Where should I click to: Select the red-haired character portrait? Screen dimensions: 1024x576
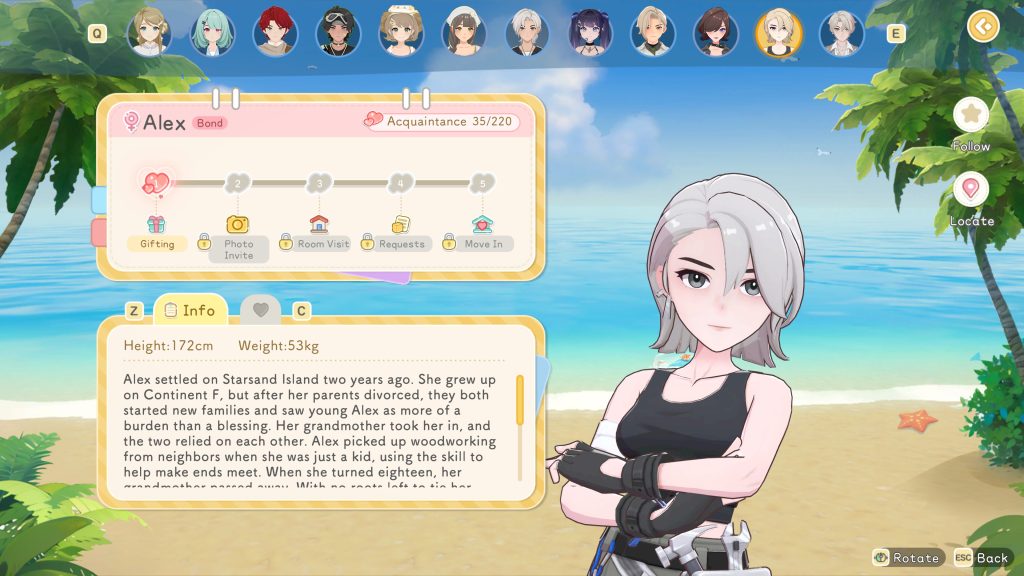[274, 32]
